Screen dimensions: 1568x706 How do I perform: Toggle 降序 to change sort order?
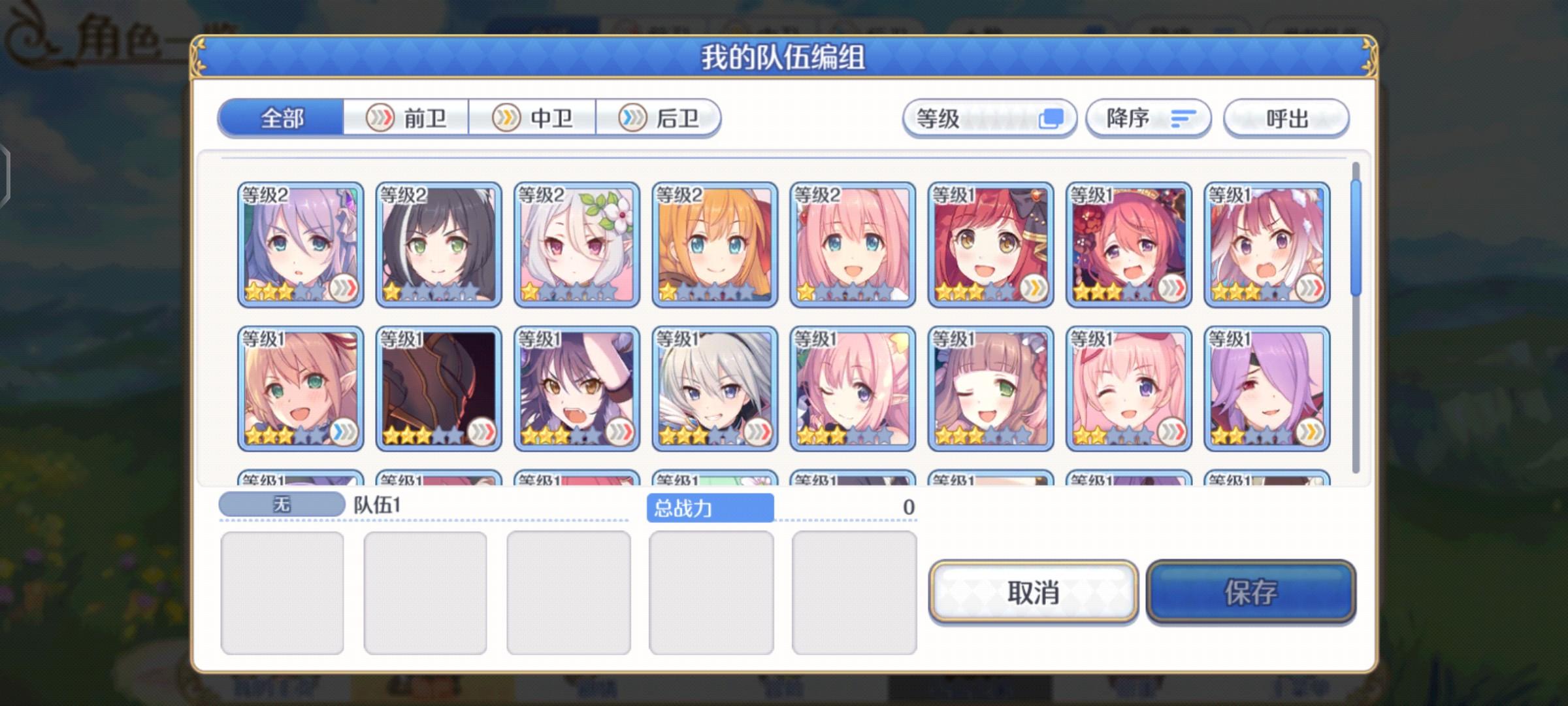click(x=1148, y=118)
